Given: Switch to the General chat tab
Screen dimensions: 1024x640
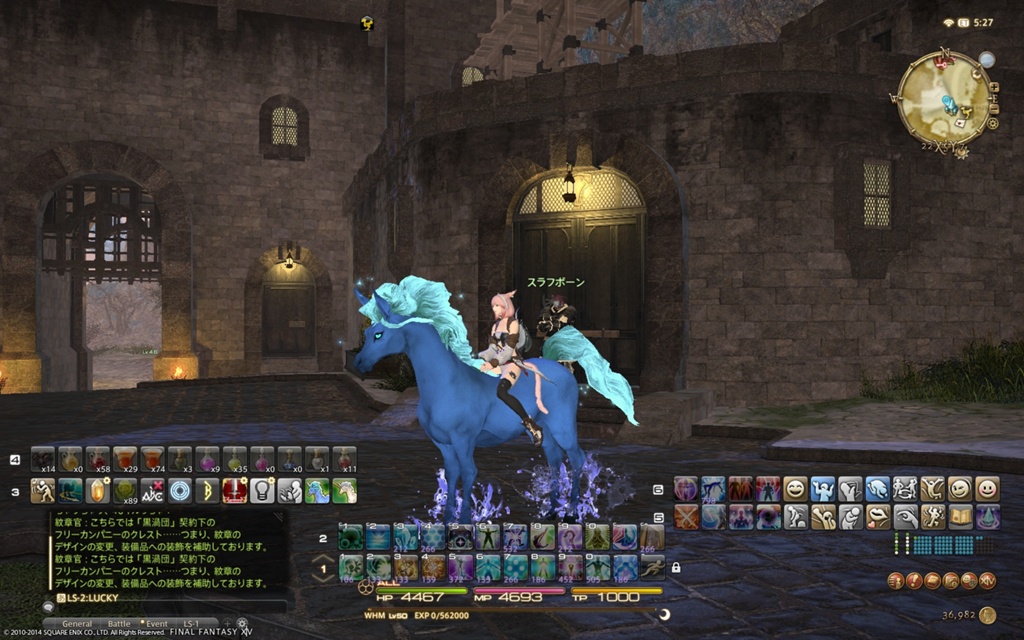Looking at the screenshot, I should [77, 623].
